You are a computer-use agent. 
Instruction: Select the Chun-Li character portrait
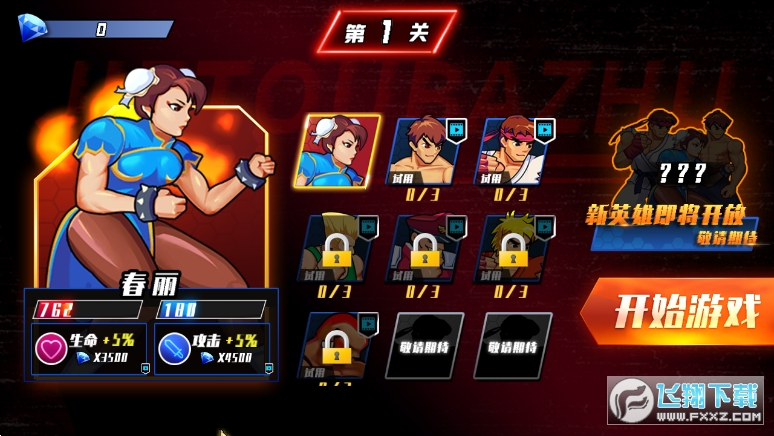342,151
